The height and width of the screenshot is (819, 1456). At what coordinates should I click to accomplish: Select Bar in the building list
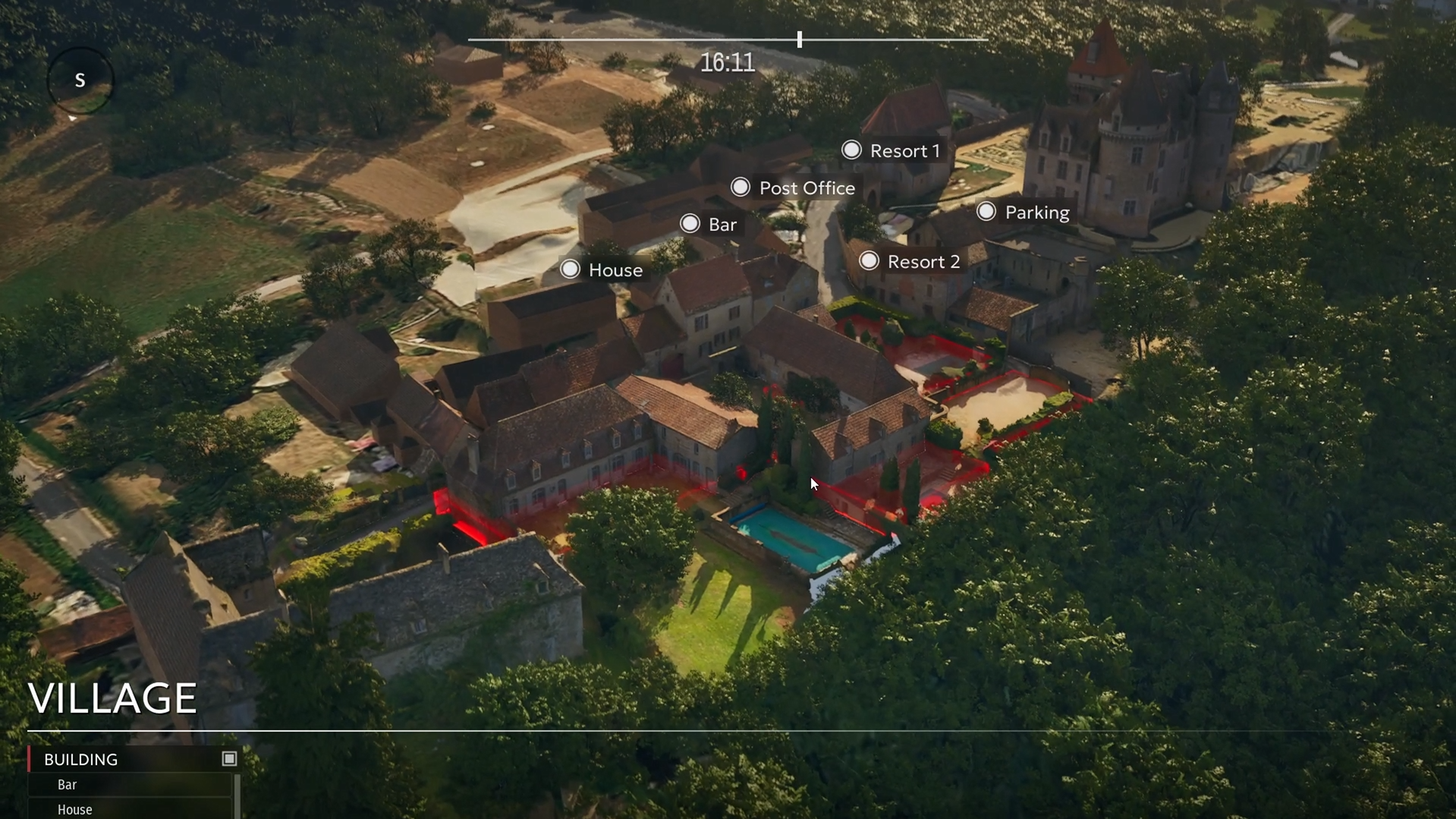point(68,785)
